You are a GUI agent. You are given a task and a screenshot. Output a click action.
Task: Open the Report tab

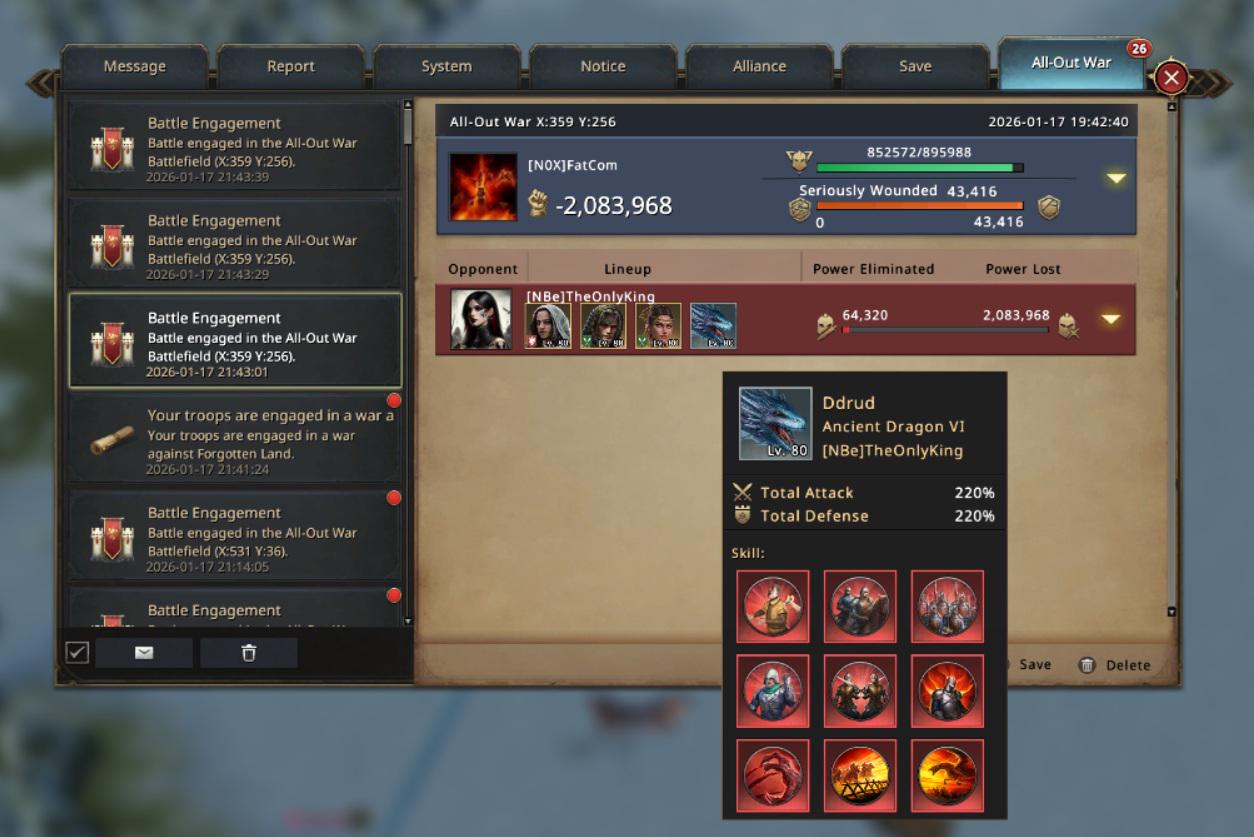[x=291, y=66]
